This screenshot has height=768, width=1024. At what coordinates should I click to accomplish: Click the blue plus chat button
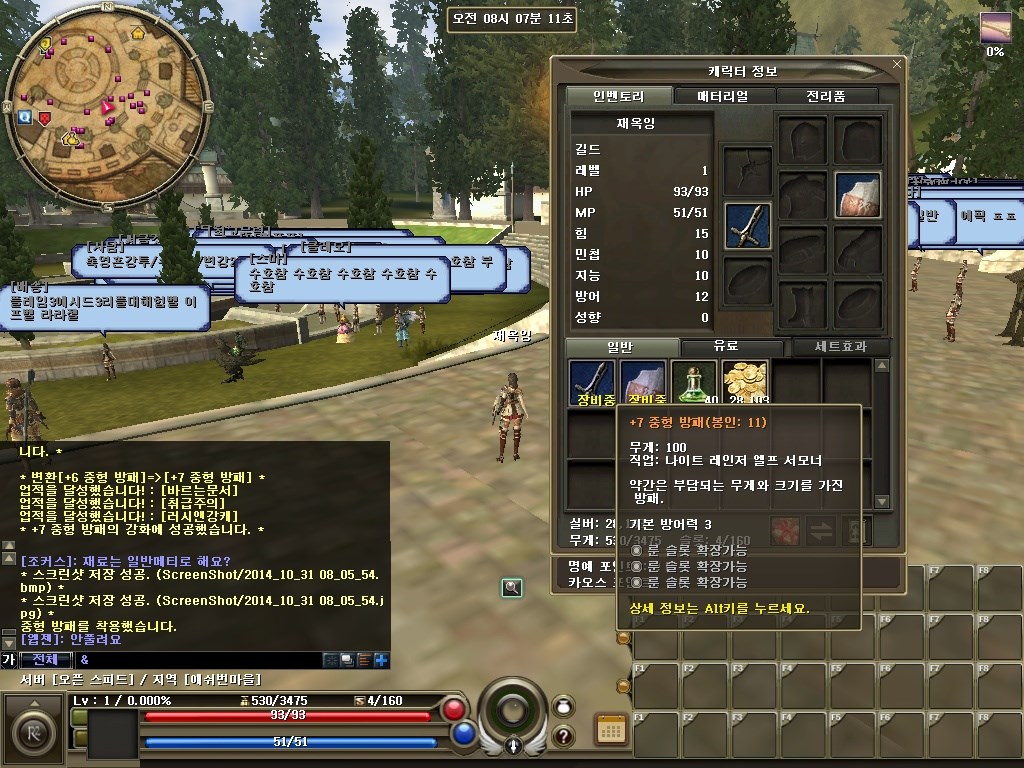[x=381, y=660]
